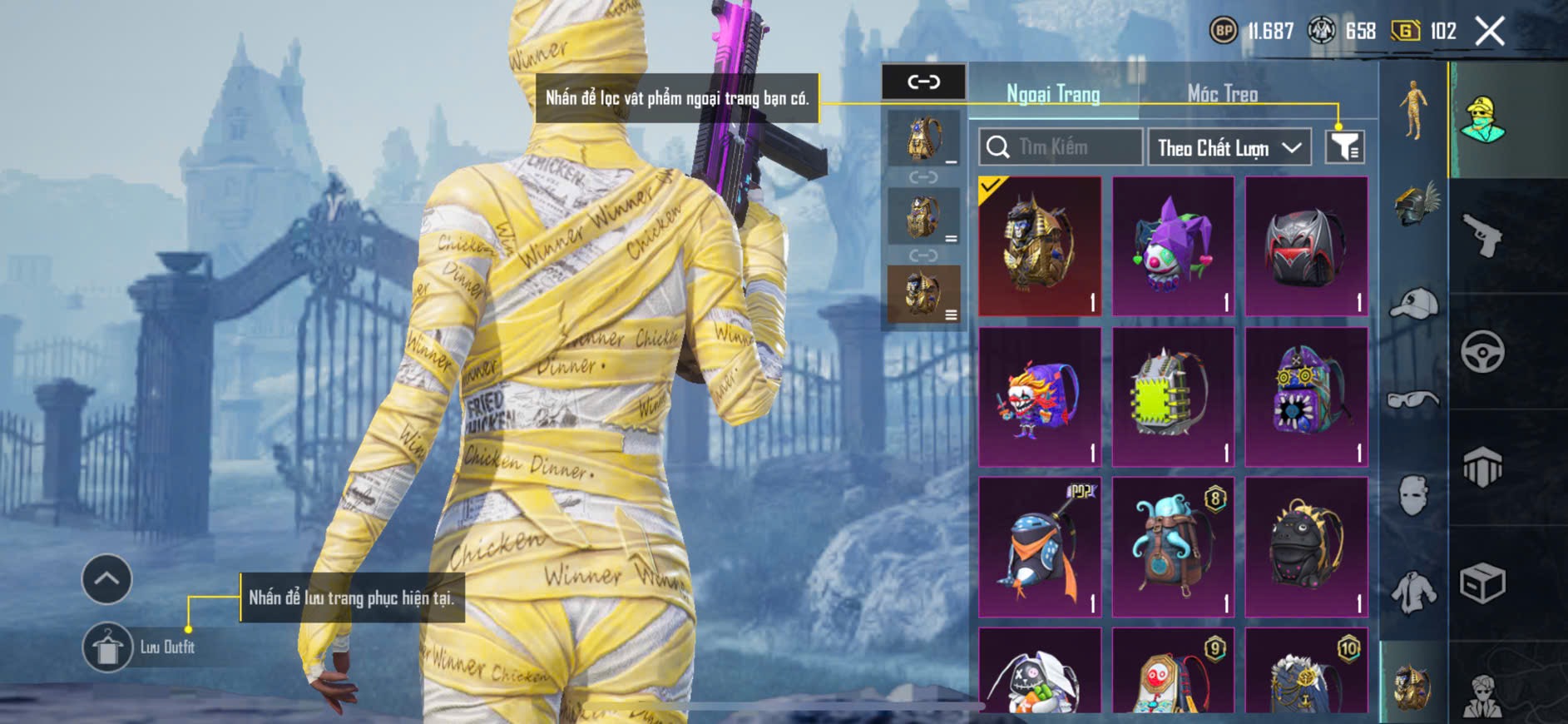Open the Theo Chất Lượng sort dropdown
The height and width of the screenshot is (724, 1568).
click(x=1229, y=148)
